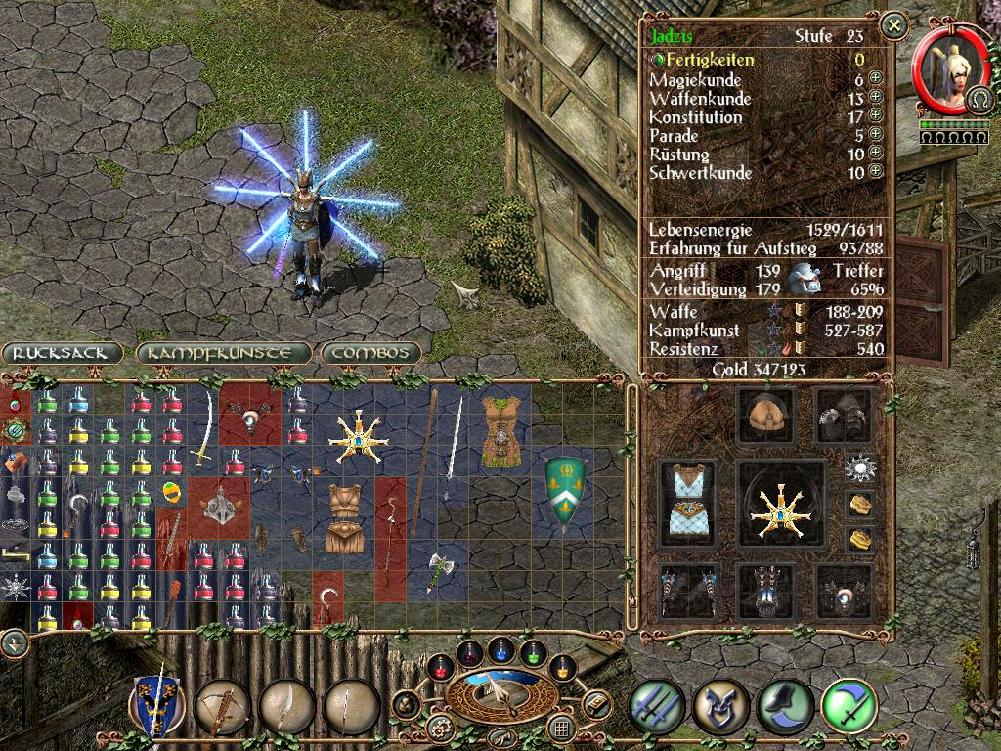This screenshot has width=1001, height=751.
Task: Increase the Magiekunde skill
Action: coord(876,78)
